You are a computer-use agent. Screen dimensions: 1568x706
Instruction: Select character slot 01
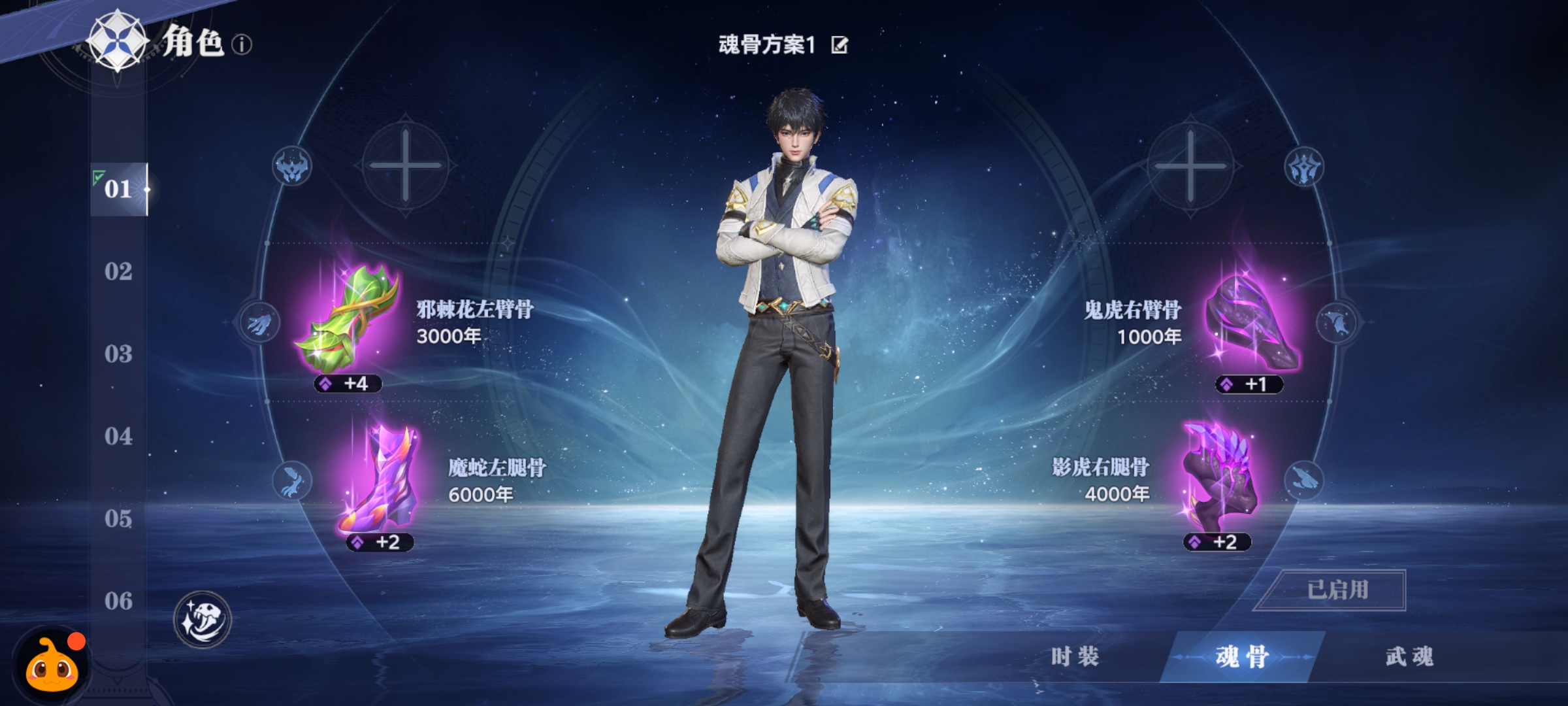tap(118, 189)
